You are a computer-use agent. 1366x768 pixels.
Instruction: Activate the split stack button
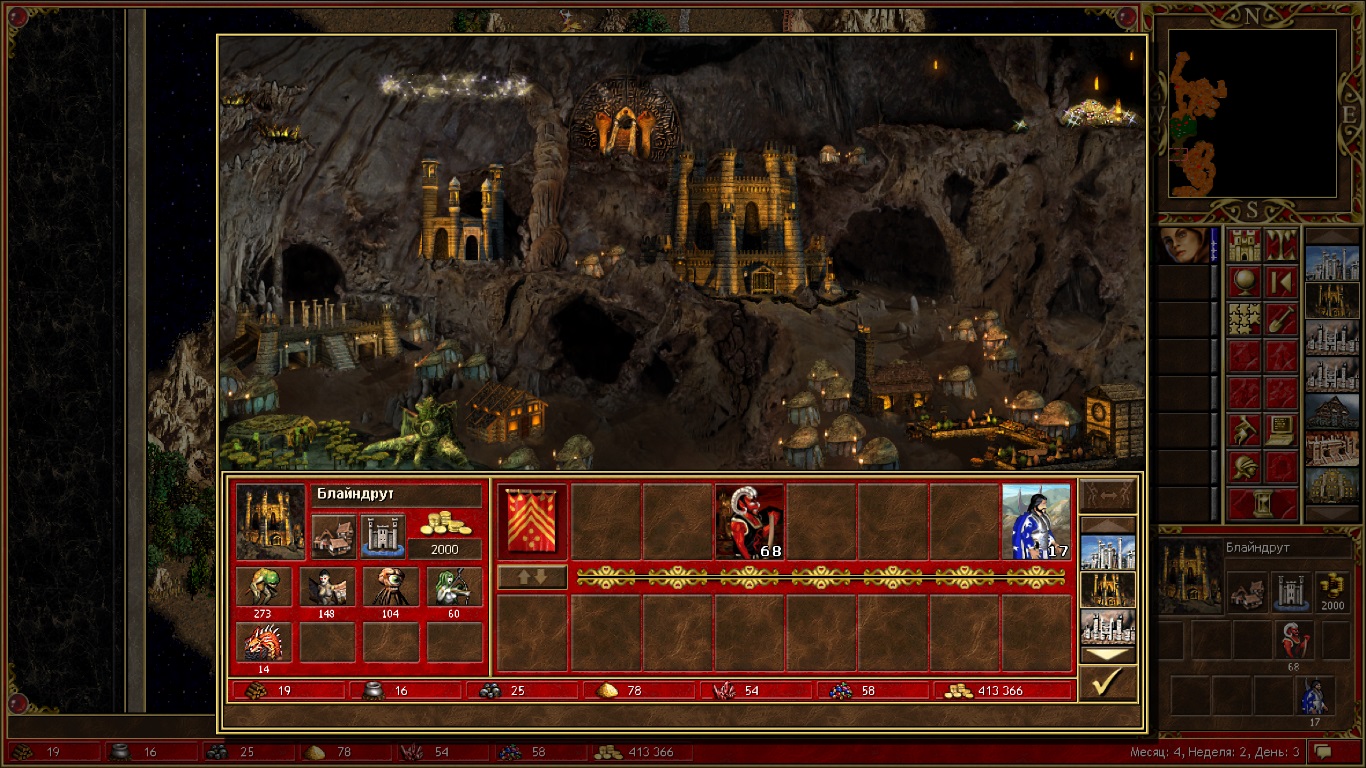click(x=1107, y=495)
